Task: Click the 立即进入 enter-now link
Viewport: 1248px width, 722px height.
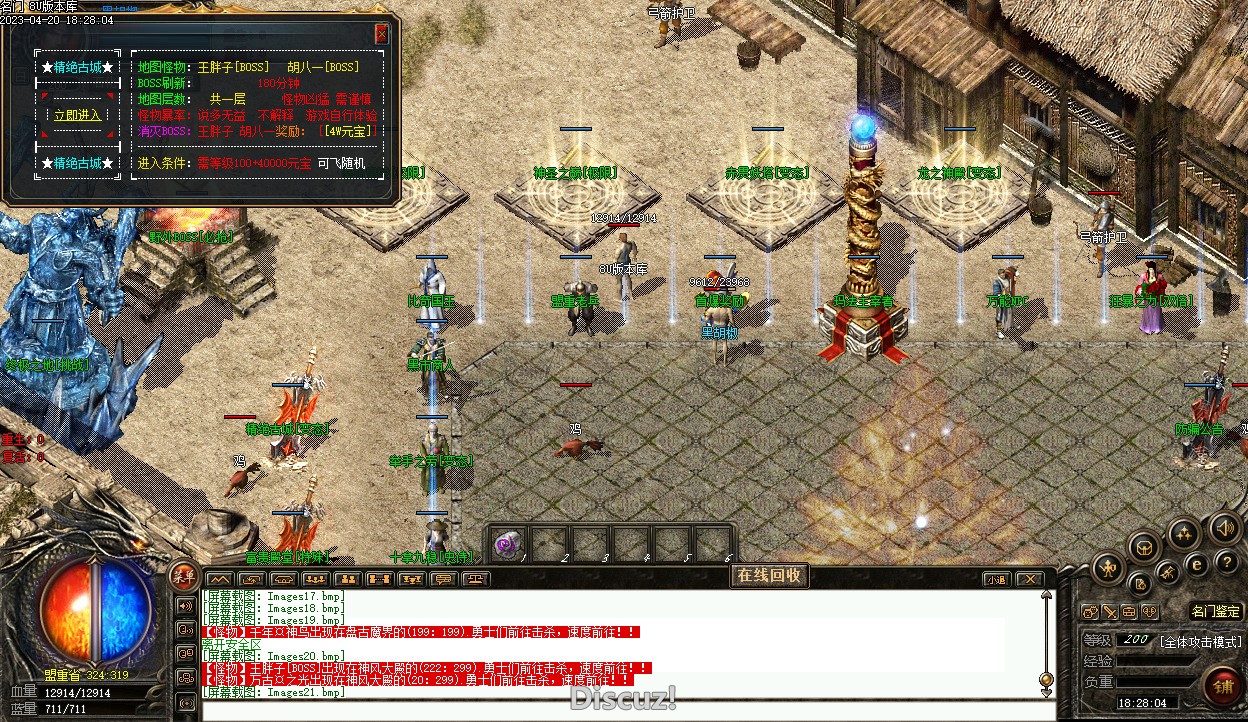Action: (x=77, y=115)
